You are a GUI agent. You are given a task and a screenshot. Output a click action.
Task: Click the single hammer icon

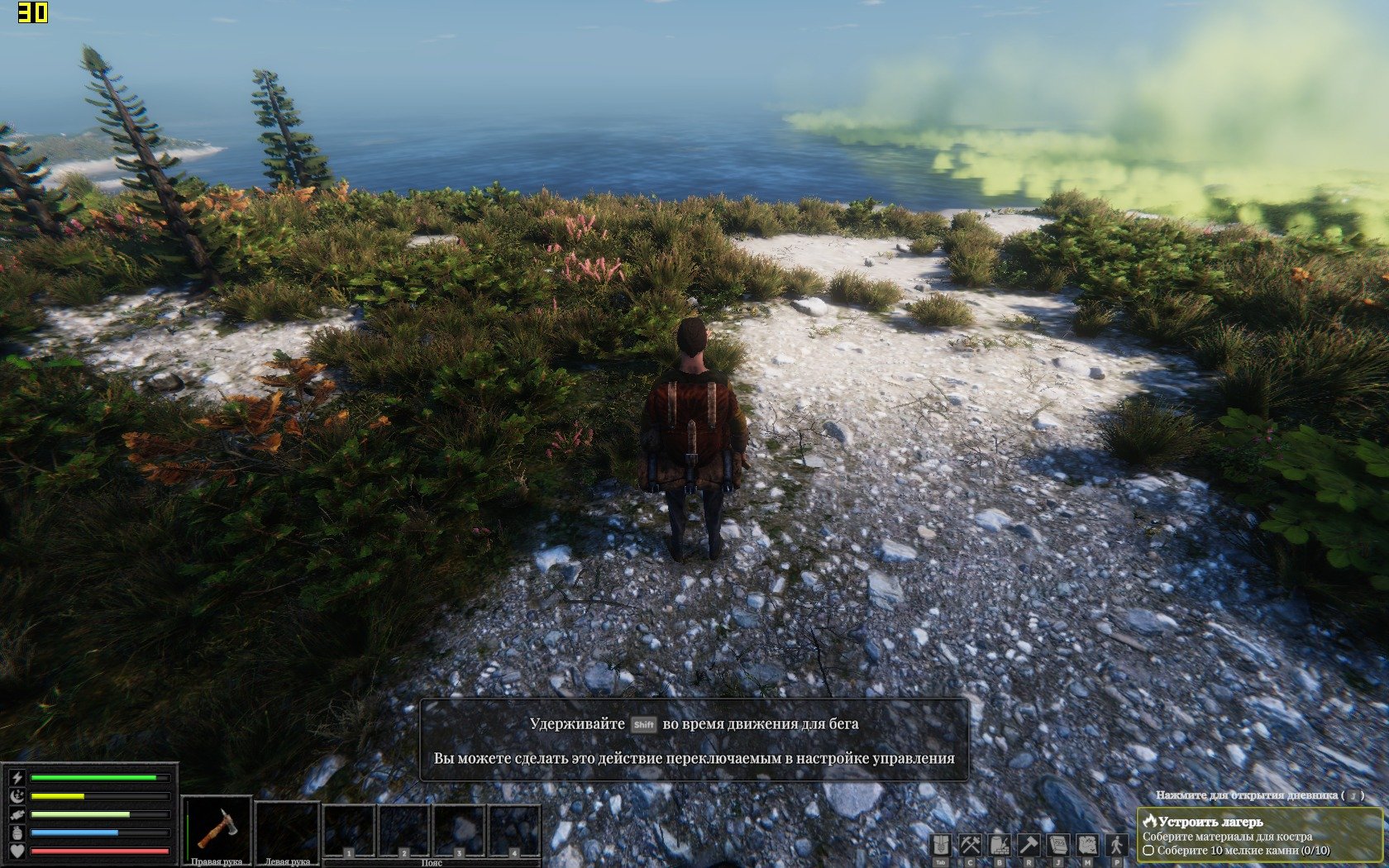[1029, 845]
